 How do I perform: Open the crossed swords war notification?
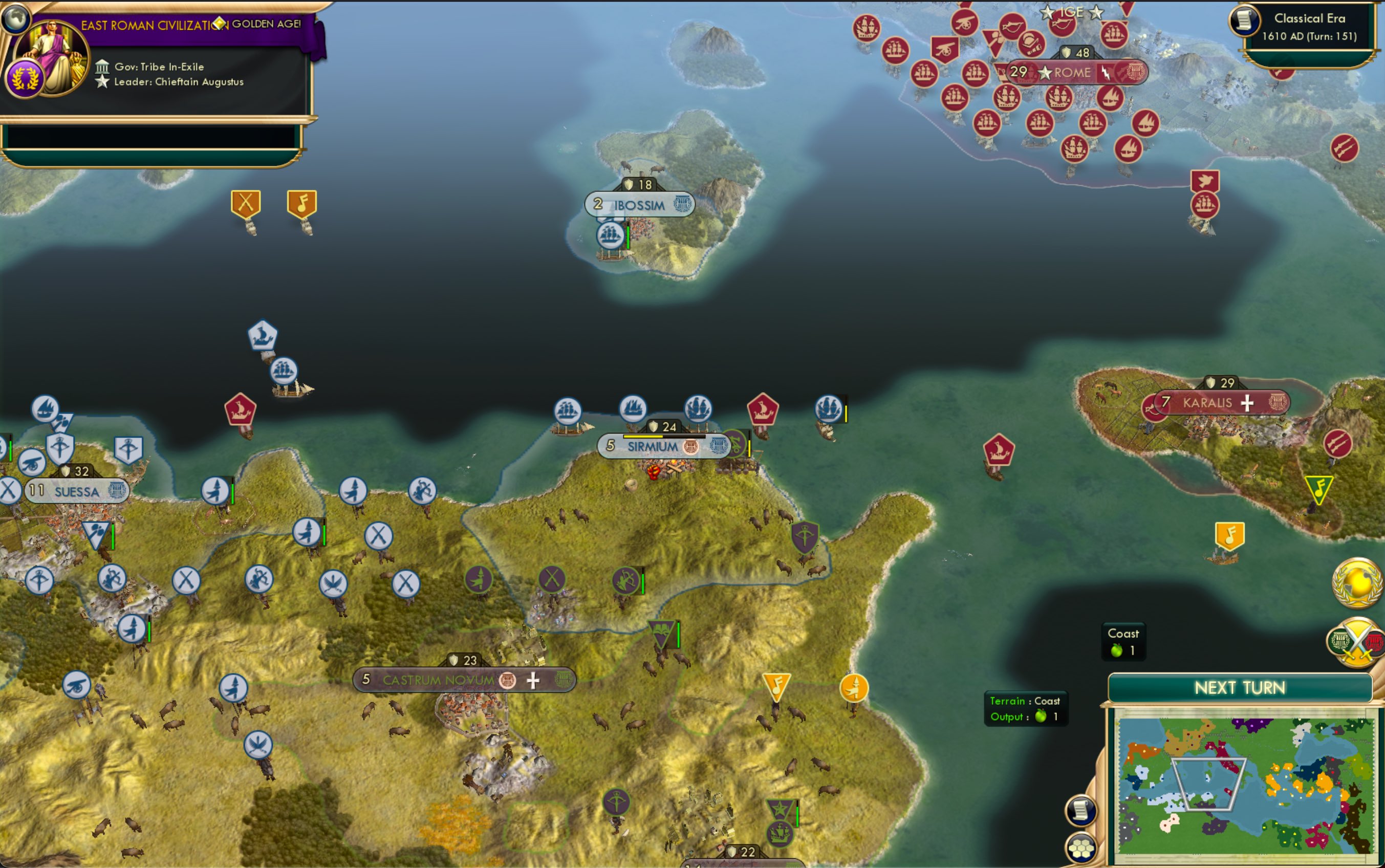click(x=1357, y=642)
